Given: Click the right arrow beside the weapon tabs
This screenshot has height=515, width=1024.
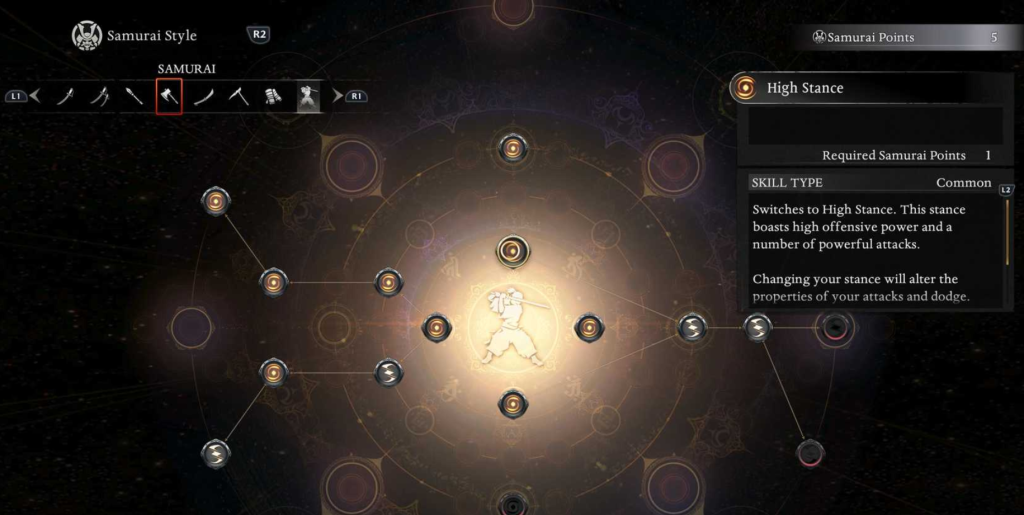Looking at the screenshot, I should [x=338, y=97].
